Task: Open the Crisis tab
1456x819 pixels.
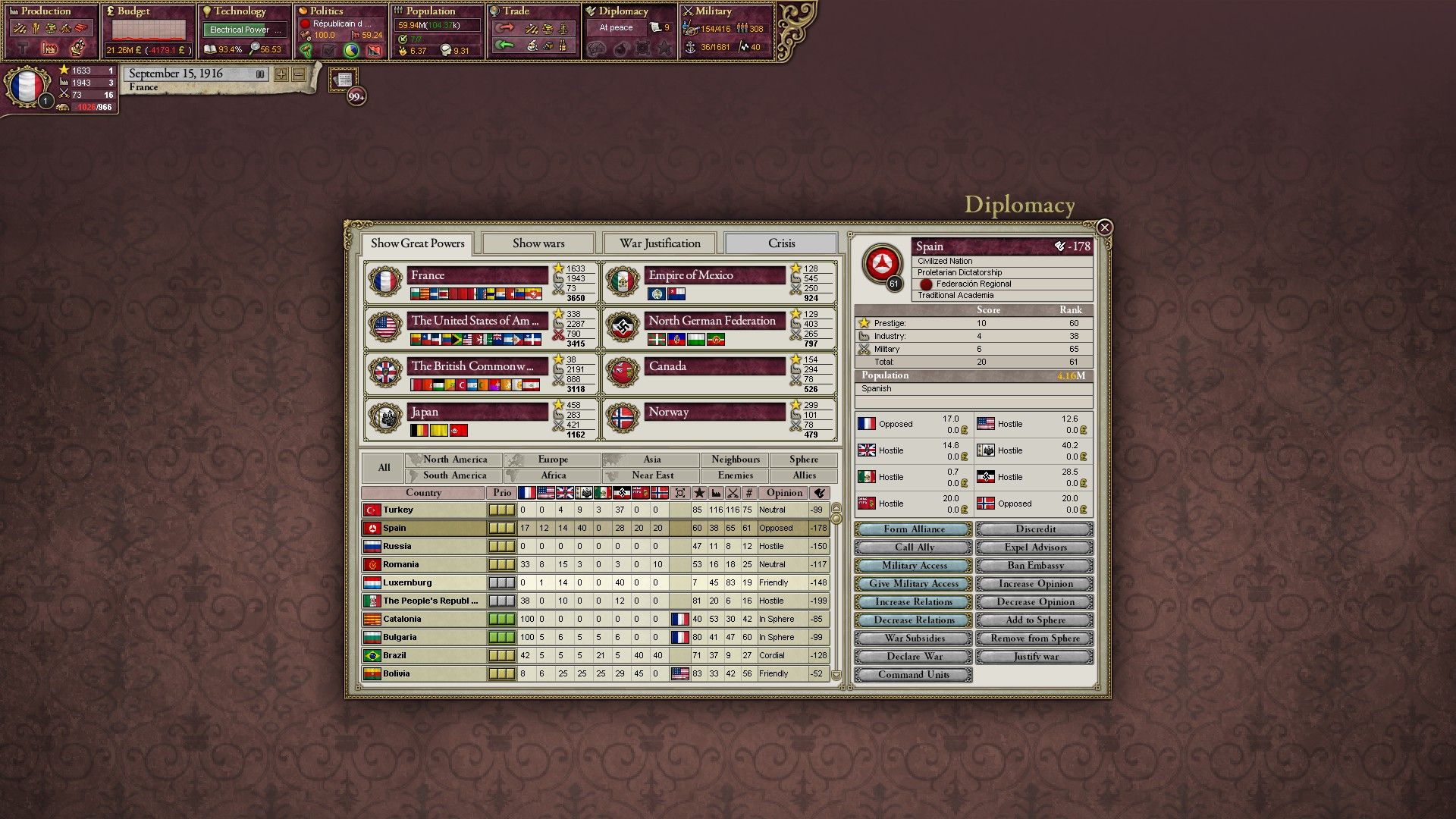Action: point(780,243)
